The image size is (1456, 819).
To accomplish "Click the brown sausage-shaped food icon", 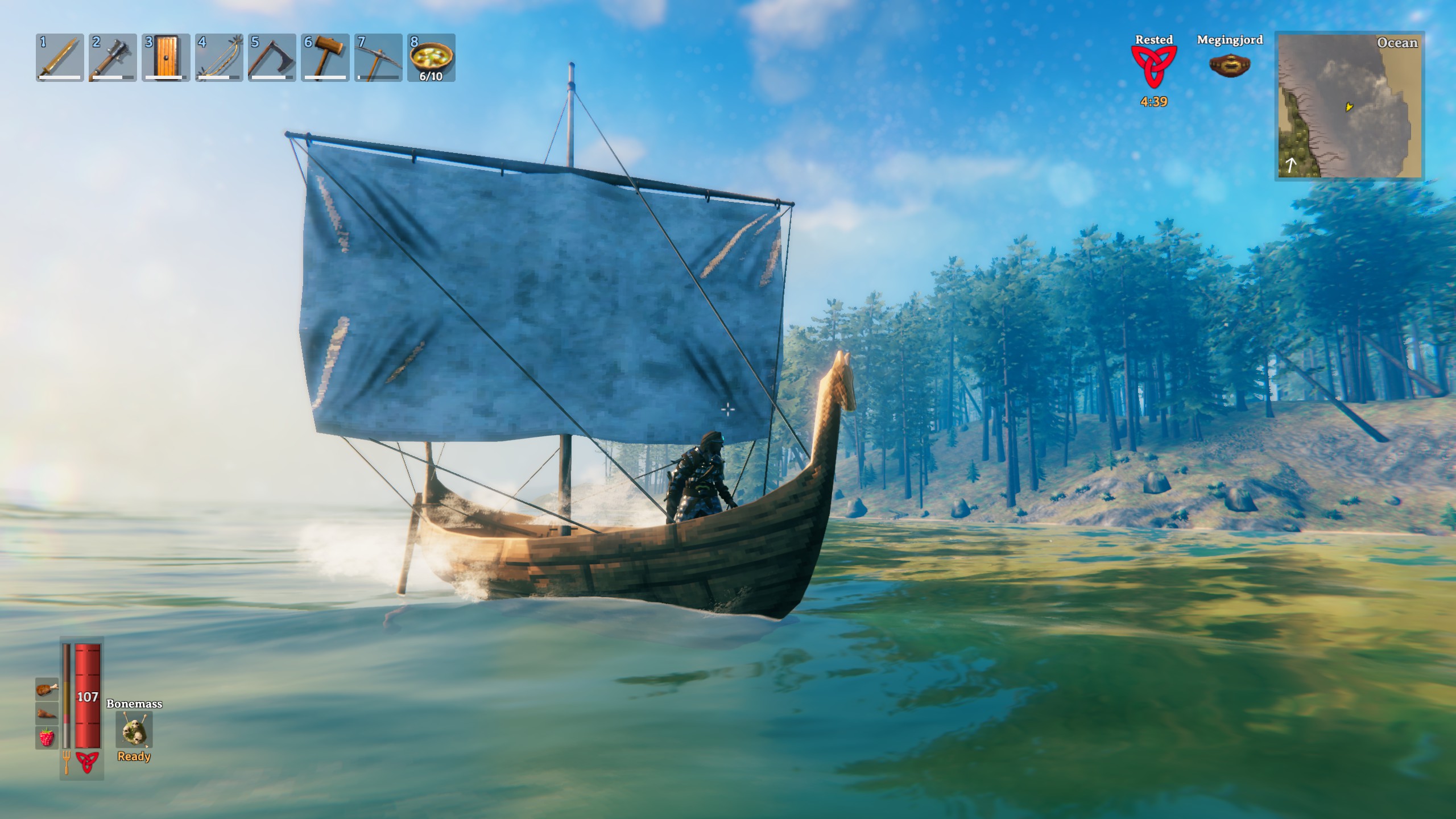I will [x=47, y=713].
